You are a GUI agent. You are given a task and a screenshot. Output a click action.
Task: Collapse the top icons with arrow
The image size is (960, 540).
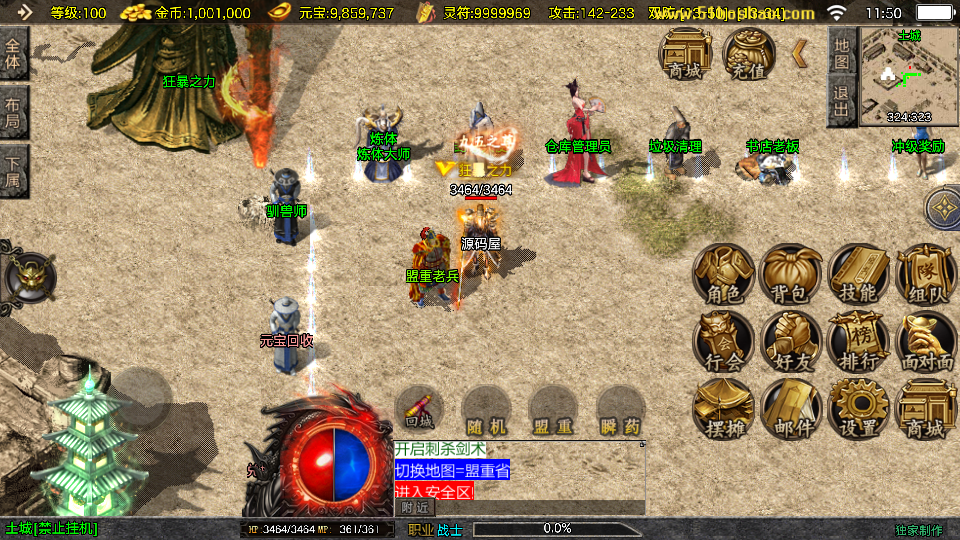[800, 53]
